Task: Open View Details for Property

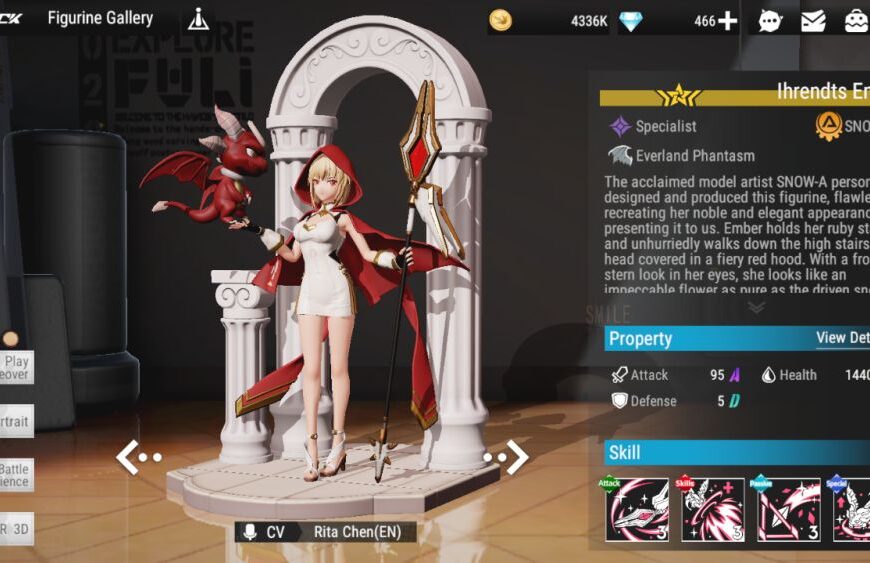Action: pyautogui.click(x=842, y=338)
